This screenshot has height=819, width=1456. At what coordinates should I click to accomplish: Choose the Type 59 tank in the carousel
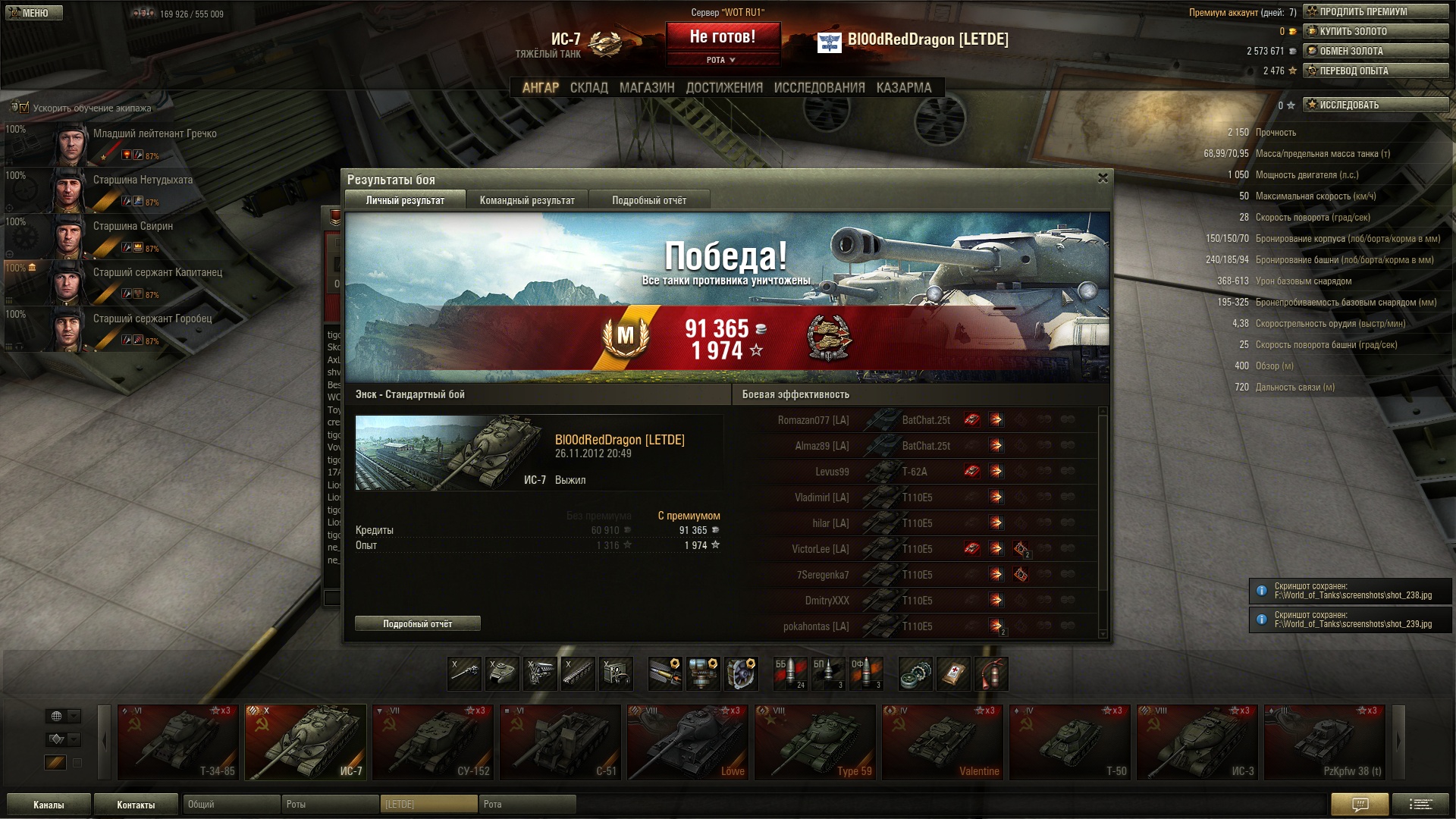tap(814, 742)
